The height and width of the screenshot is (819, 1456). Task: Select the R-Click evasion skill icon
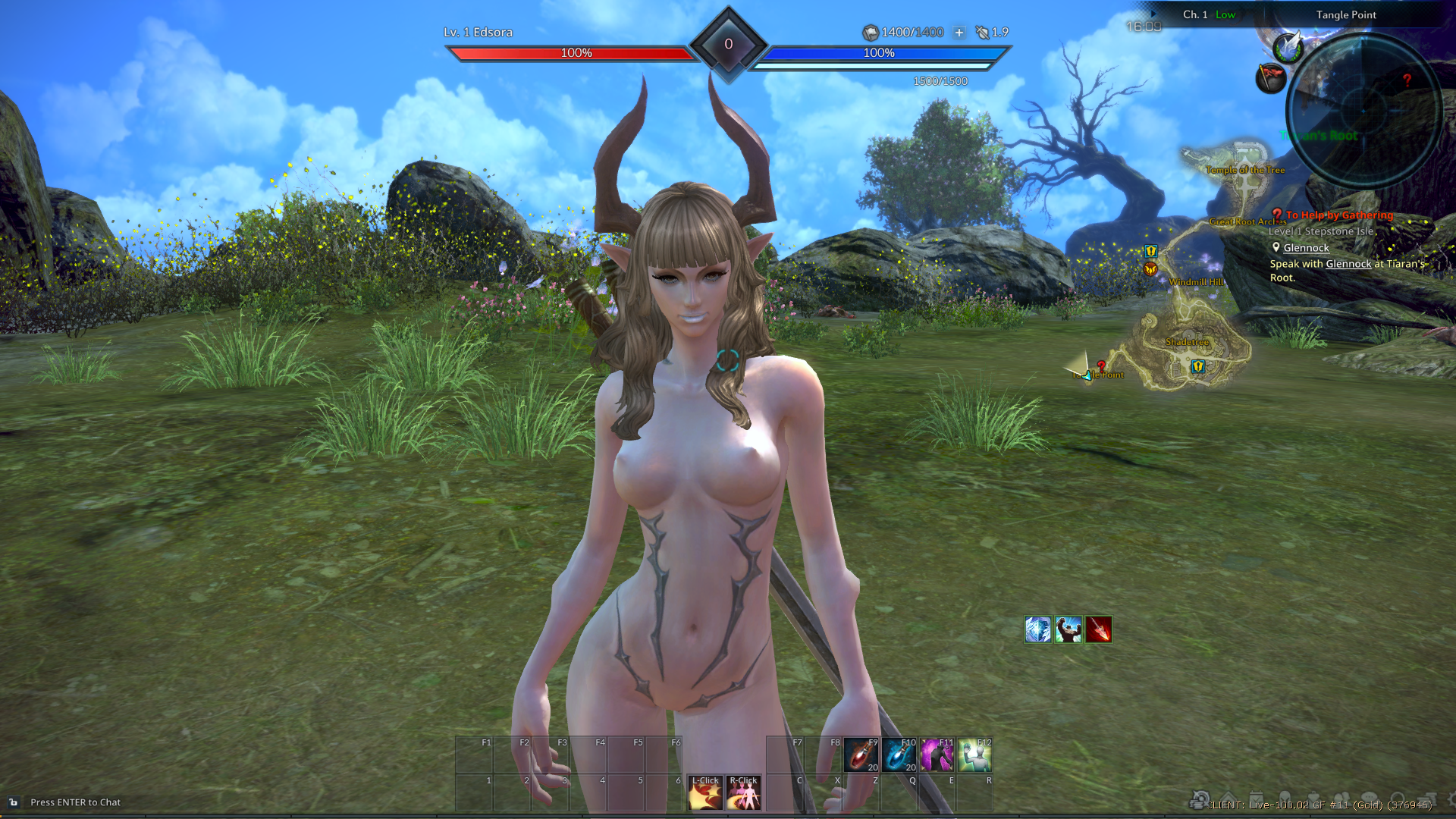[743, 792]
